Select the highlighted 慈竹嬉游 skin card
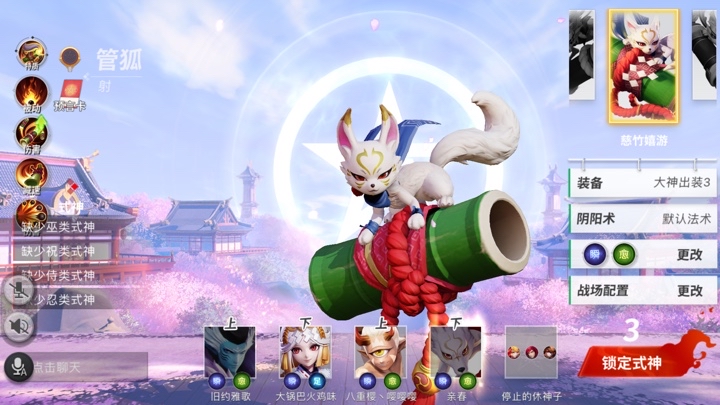This screenshot has height=405, width=720. click(643, 66)
